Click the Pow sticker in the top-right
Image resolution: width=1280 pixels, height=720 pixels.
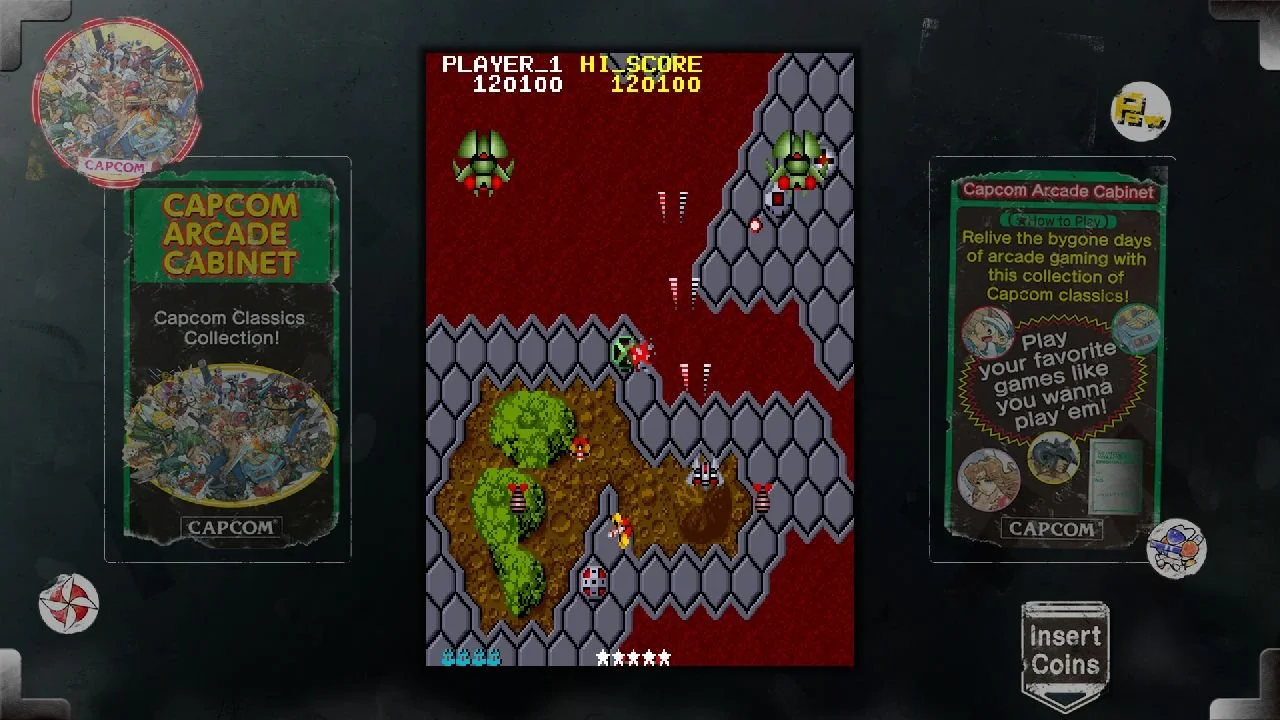pyautogui.click(x=1140, y=110)
